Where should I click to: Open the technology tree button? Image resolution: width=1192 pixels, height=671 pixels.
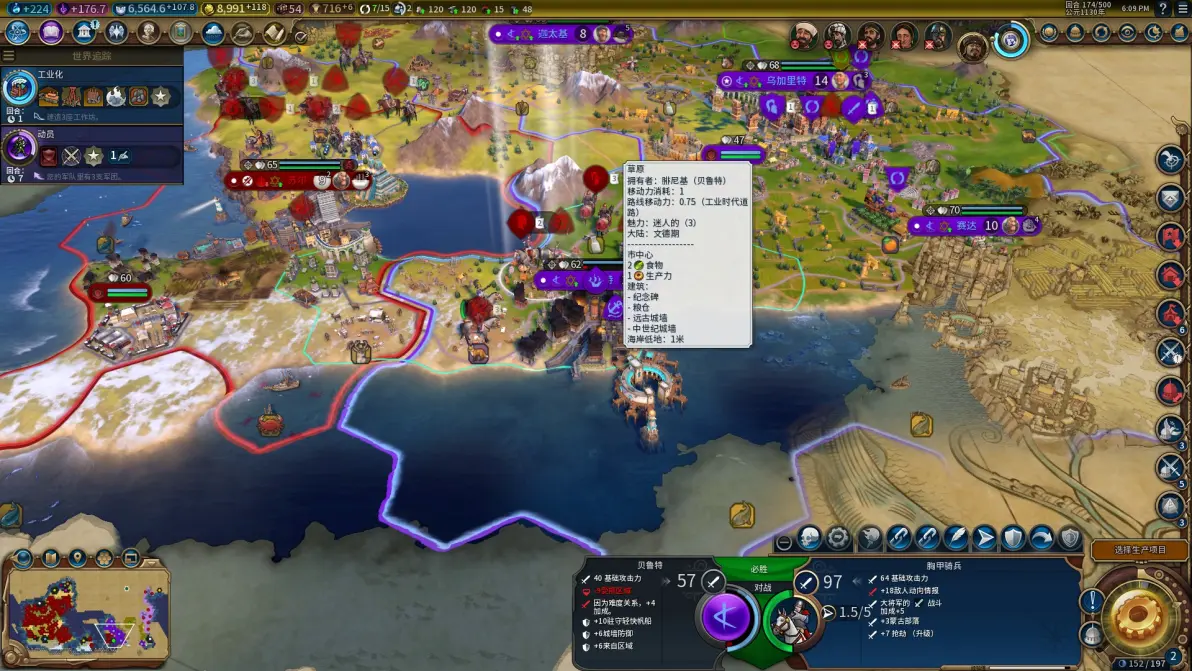click(x=18, y=32)
